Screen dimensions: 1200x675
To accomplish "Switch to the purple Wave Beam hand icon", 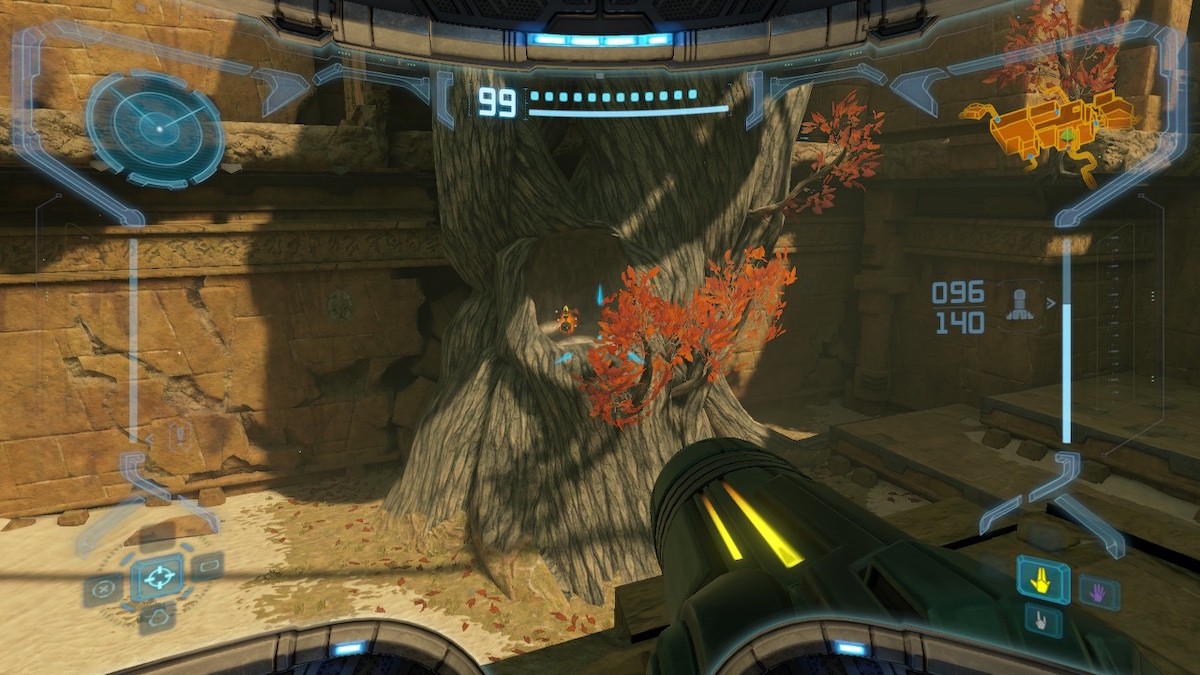I will point(1099,592).
